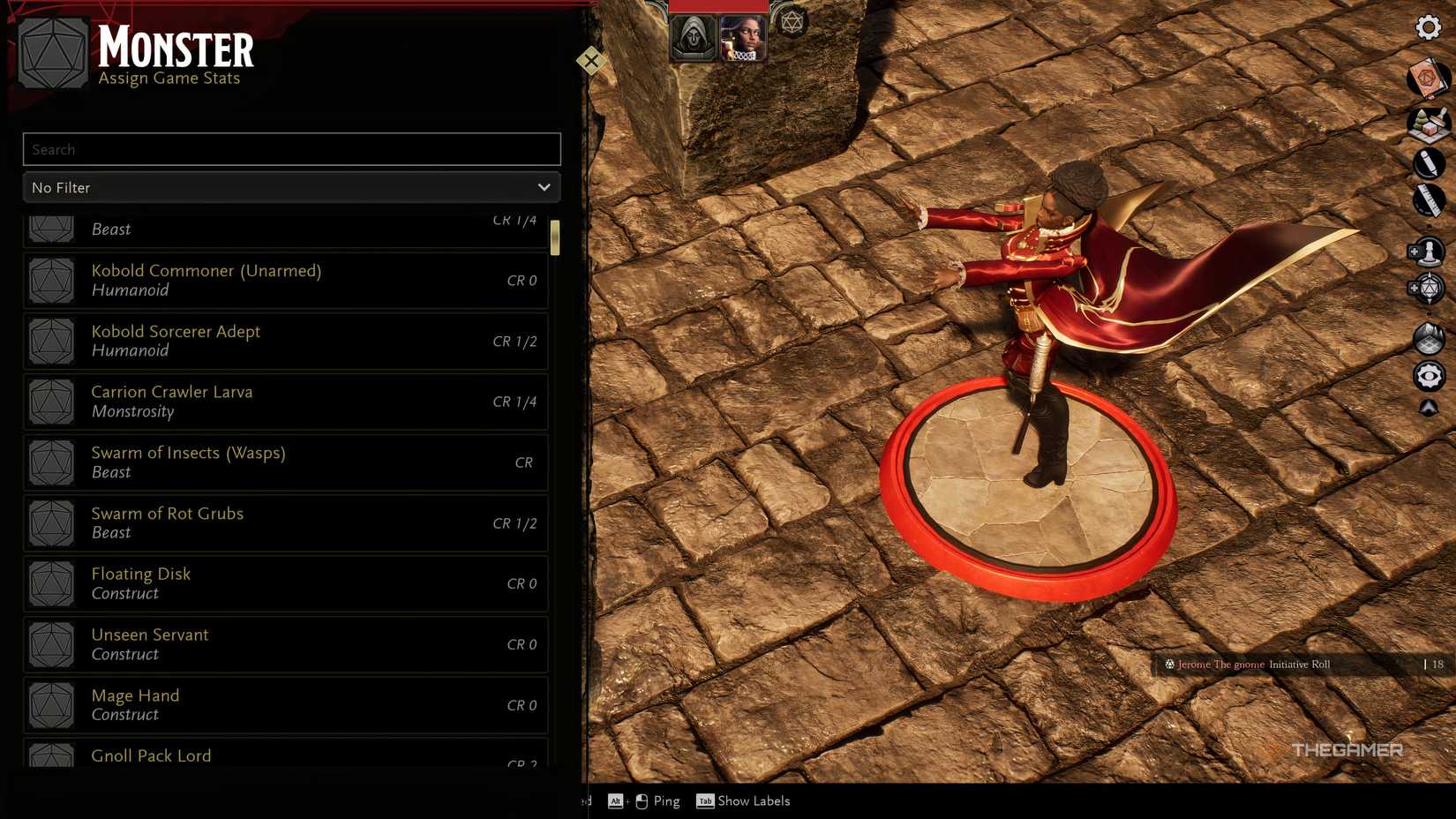
Task: Select the hooded figure portrait
Action: click(694, 37)
